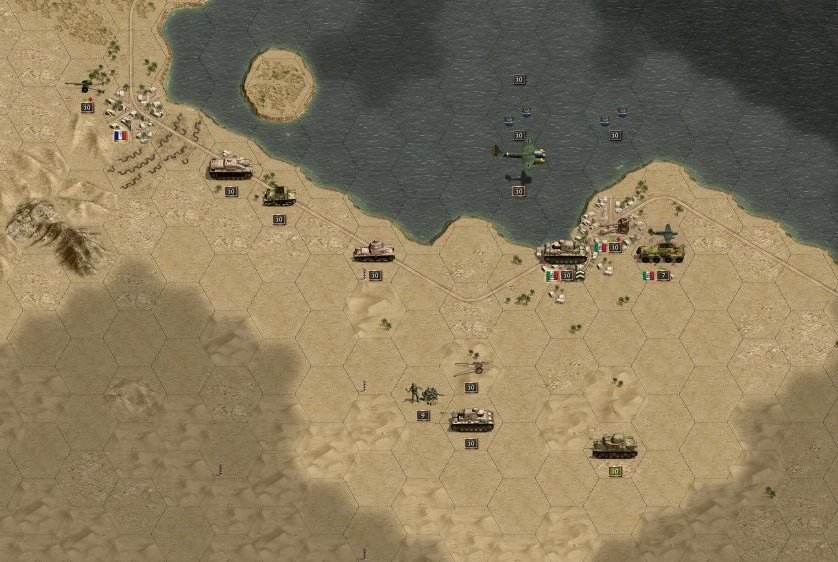
Task: Select the infantry unit with strength 9
Action: (419, 394)
